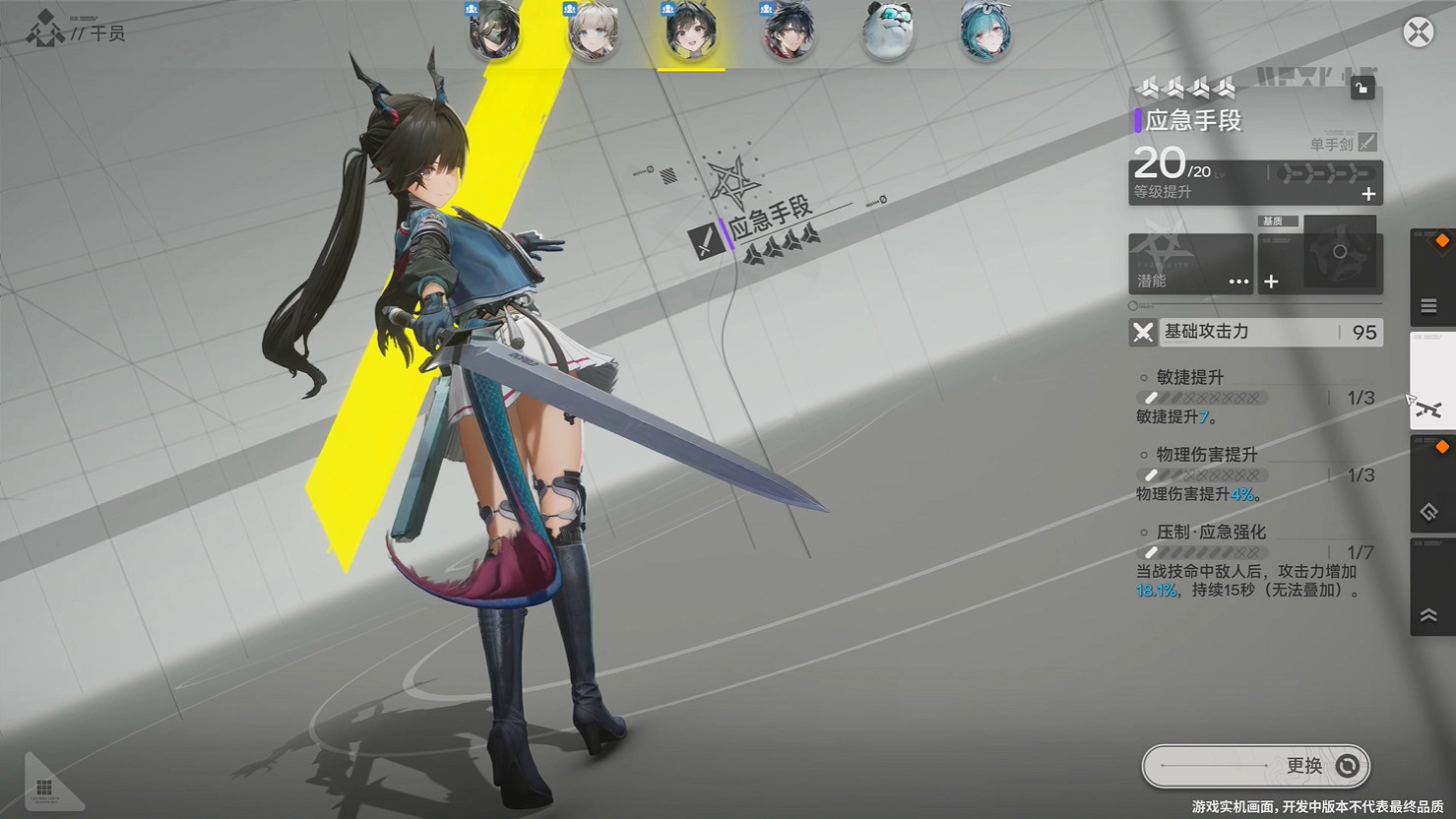
Task: Open the list panel via the hamburger icon
Action: tap(1428, 305)
